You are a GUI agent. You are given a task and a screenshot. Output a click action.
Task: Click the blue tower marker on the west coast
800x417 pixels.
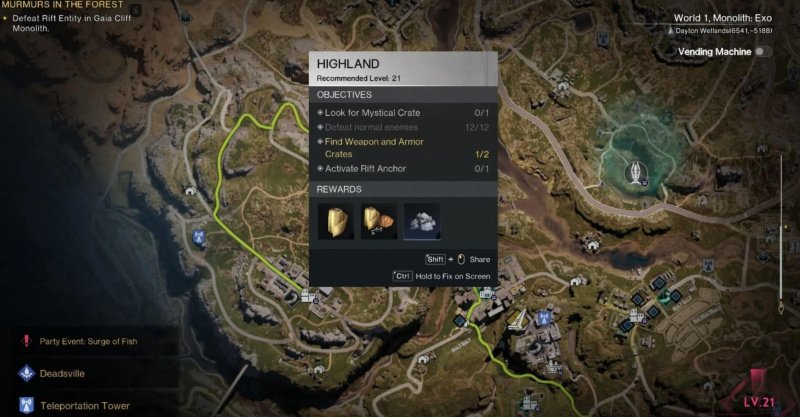(x=200, y=237)
